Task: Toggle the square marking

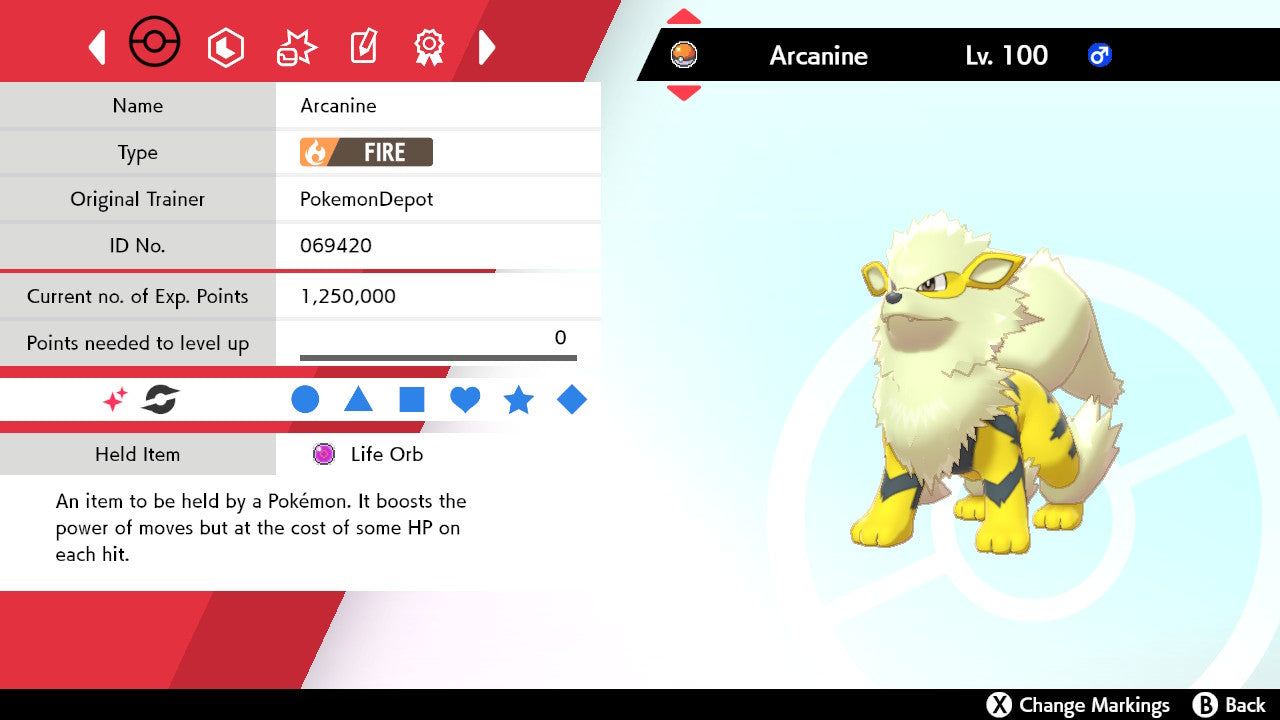Action: [x=412, y=400]
